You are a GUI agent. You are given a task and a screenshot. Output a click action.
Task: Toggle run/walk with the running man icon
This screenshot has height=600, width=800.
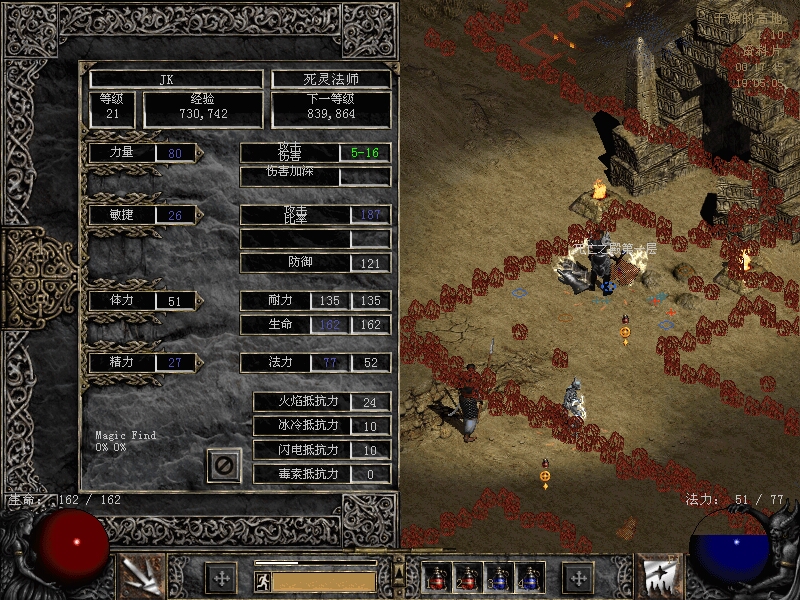click(263, 581)
